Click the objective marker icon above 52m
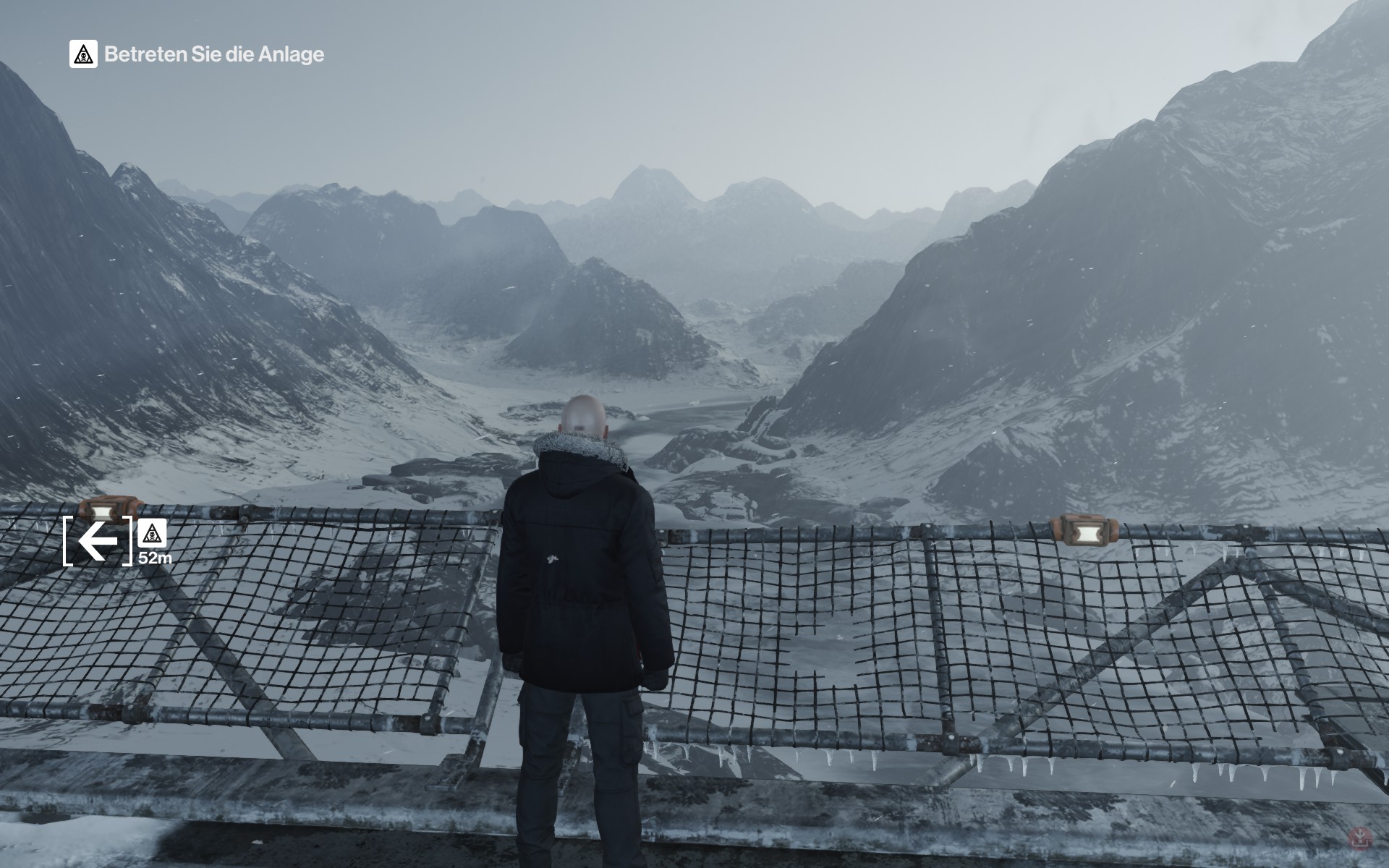 (152, 534)
